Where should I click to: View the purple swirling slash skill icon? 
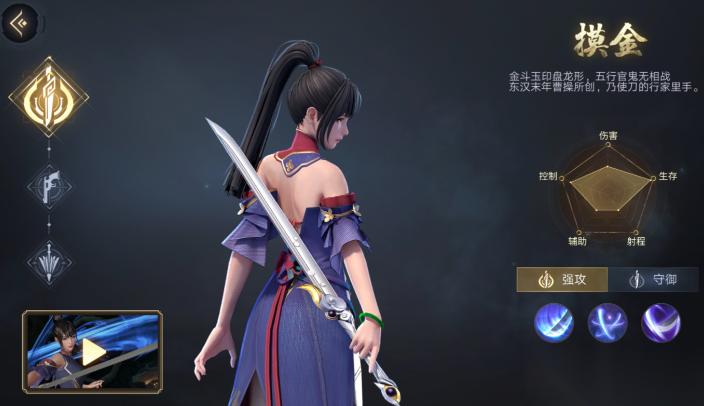tap(660, 323)
